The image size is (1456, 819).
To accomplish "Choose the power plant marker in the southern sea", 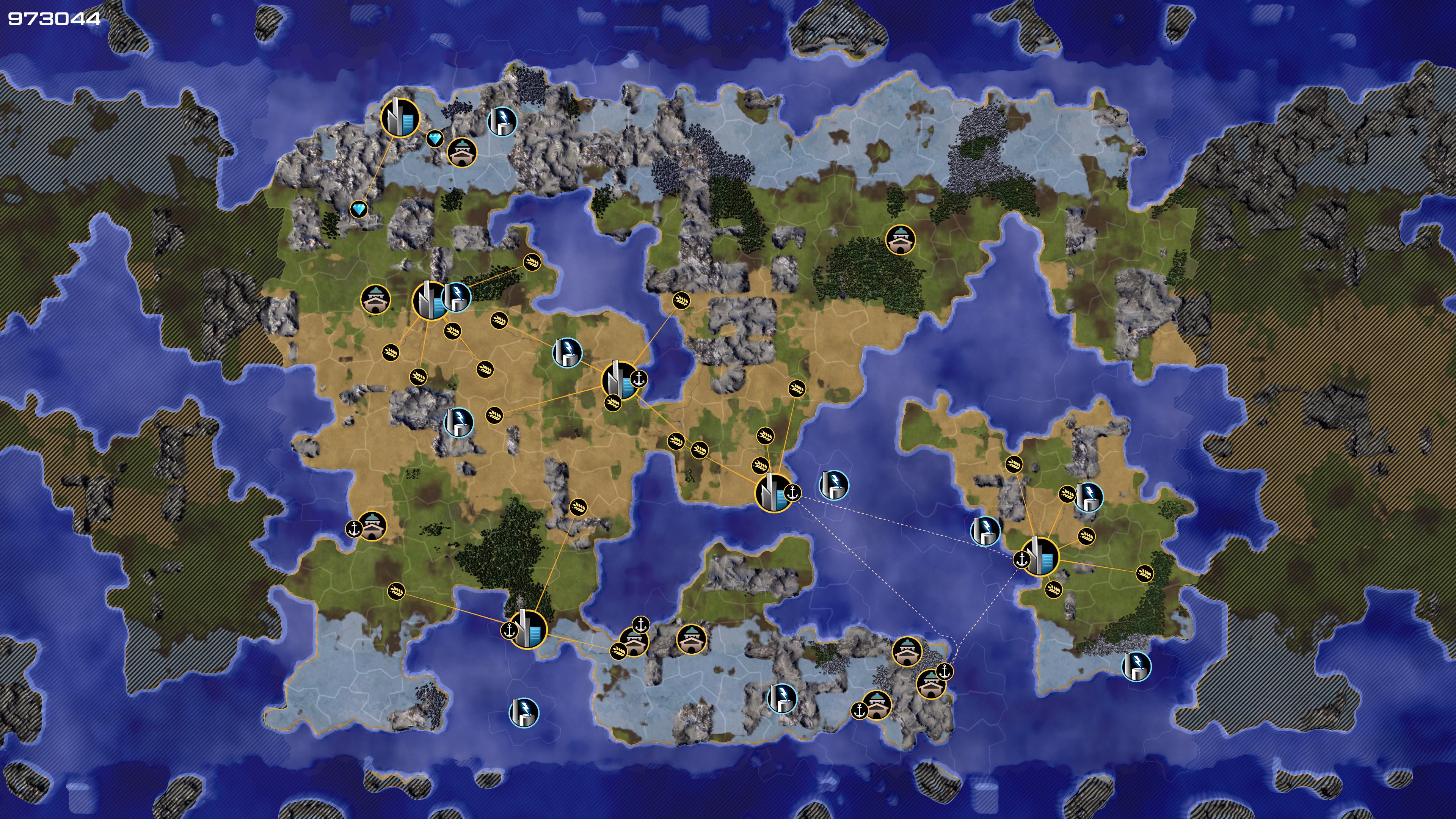I will pyautogui.click(x=524, y=712).
